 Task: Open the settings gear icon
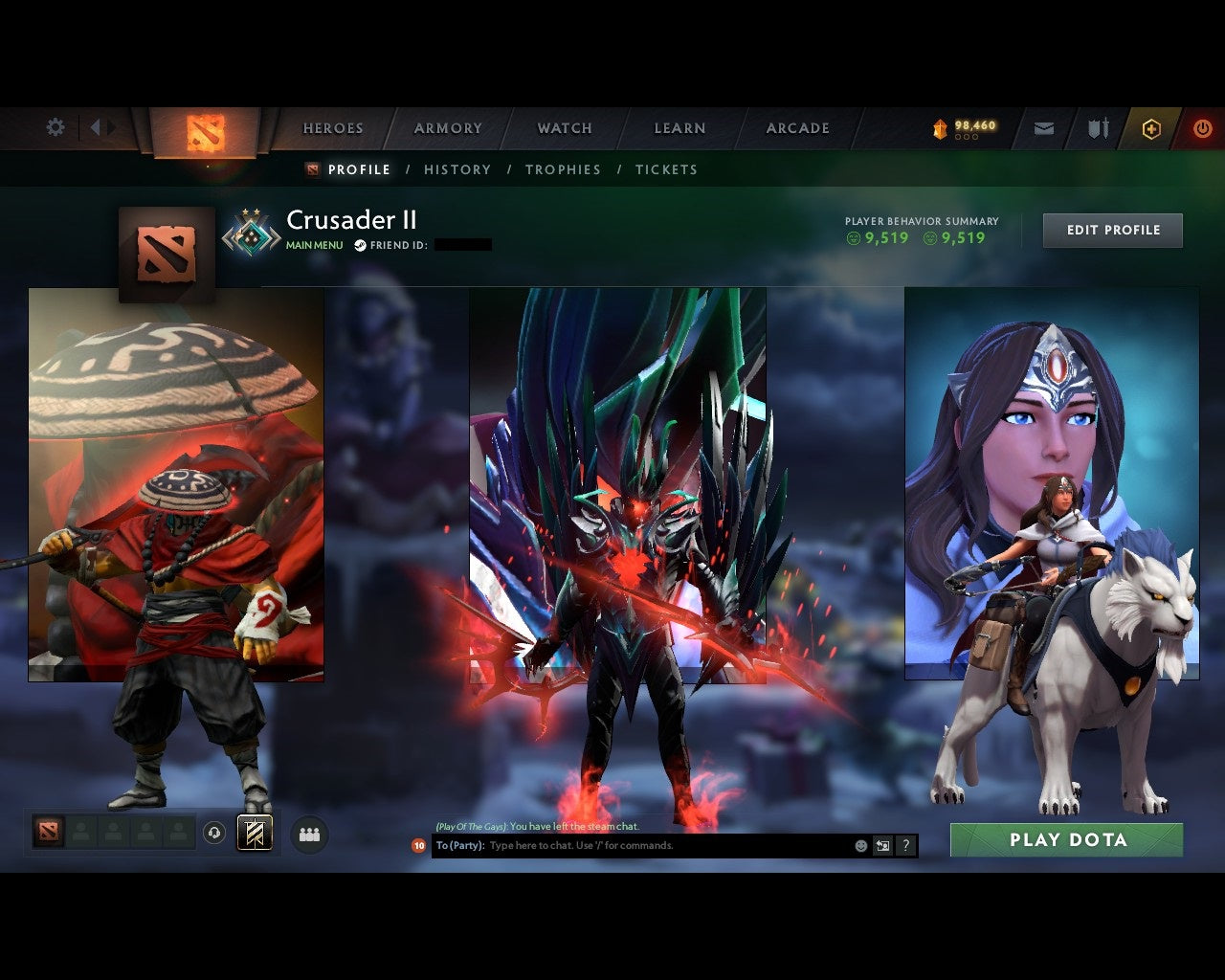pos(55,126)
